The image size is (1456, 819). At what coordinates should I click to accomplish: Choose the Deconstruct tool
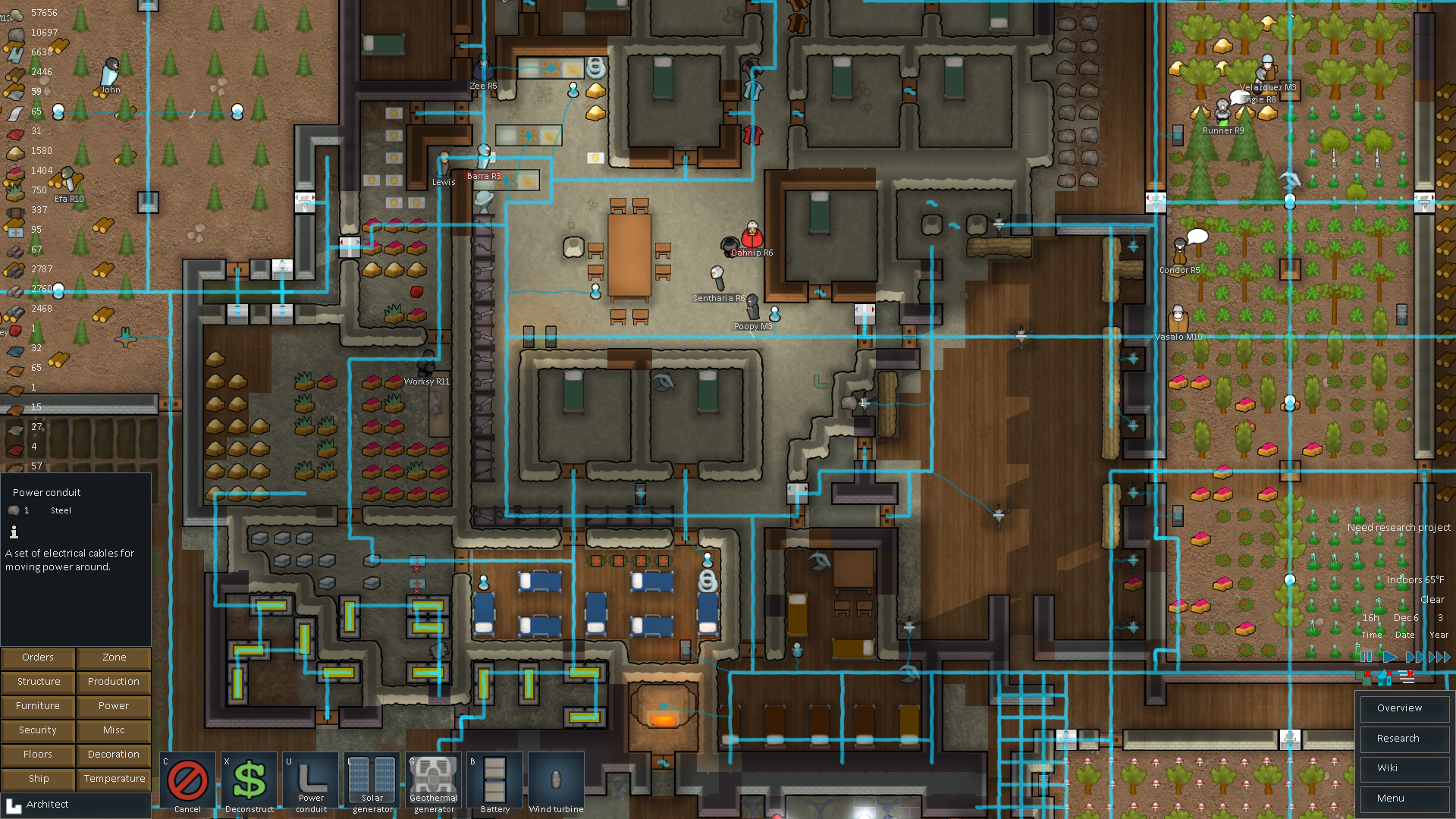[x=249, y=782]
